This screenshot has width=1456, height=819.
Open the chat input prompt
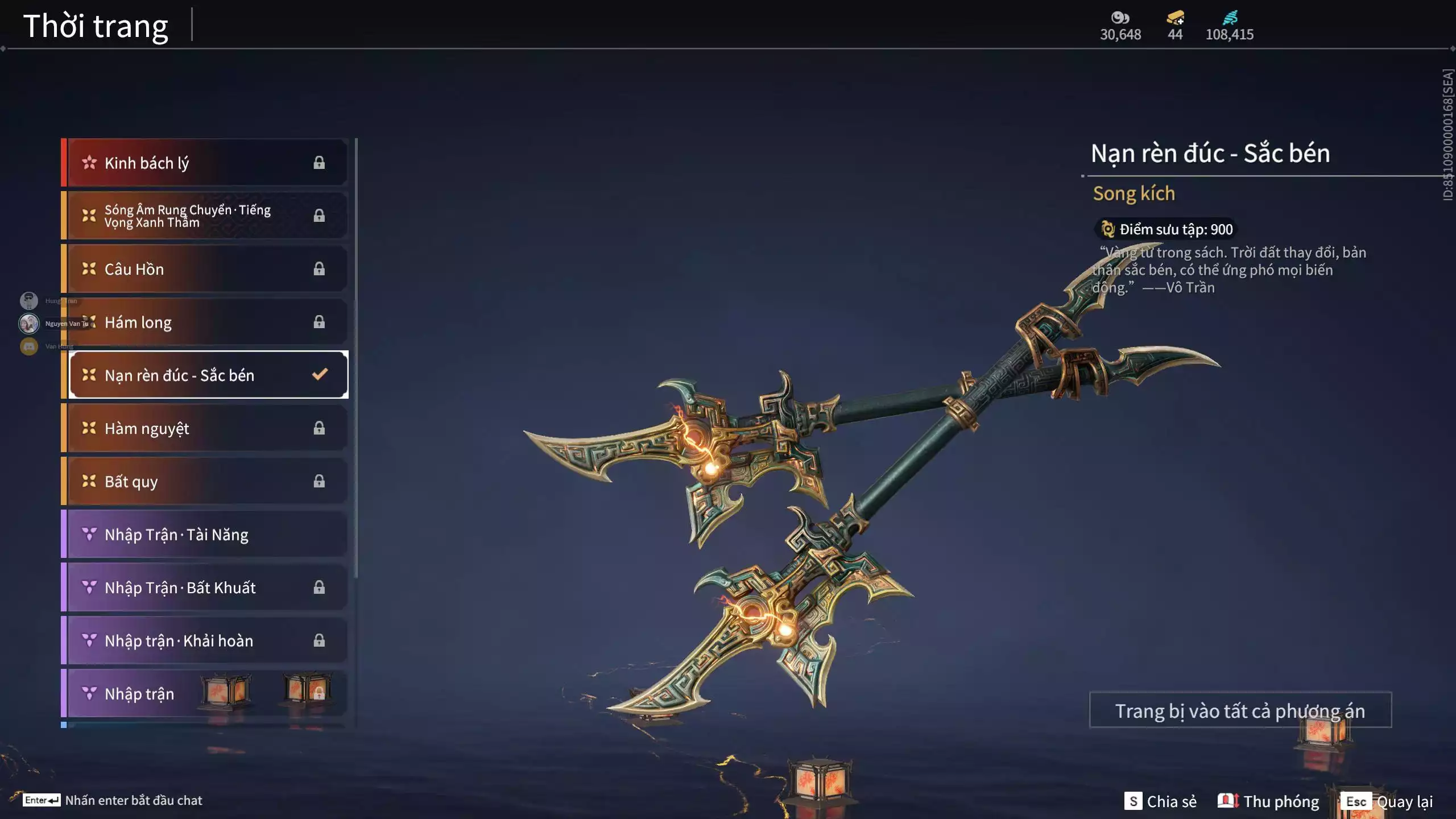[113, 800]
